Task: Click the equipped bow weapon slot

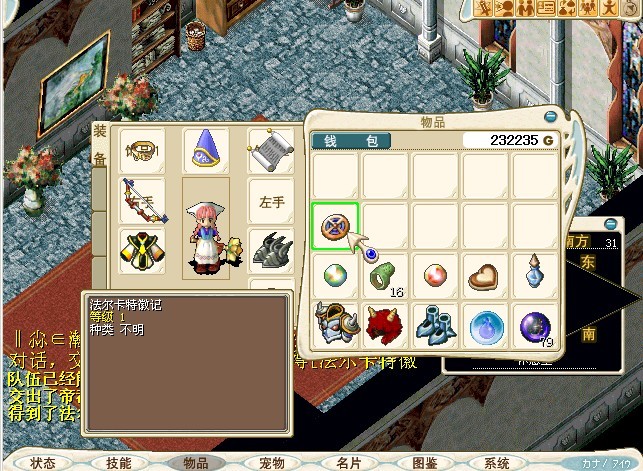Action: tap(140, 199)
